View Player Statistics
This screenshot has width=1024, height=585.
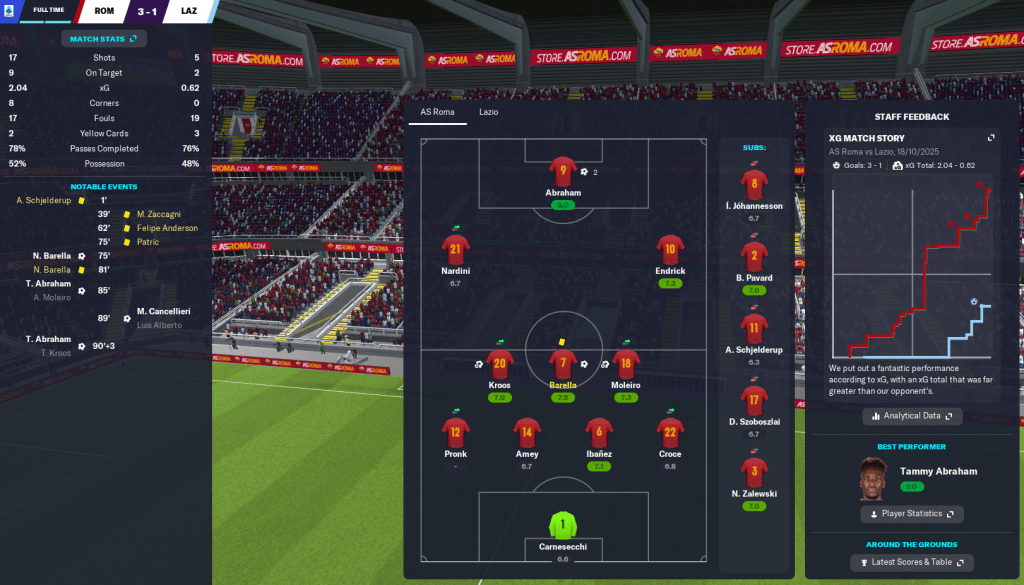(x=911, y=514)
